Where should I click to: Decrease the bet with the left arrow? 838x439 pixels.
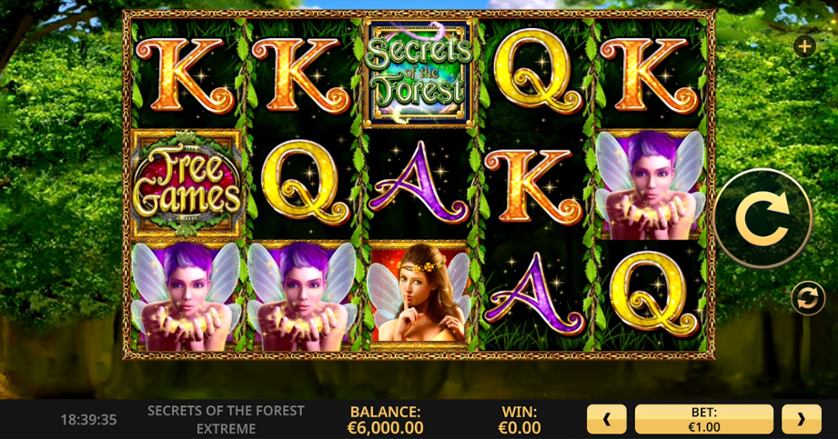tap(607, 418)
